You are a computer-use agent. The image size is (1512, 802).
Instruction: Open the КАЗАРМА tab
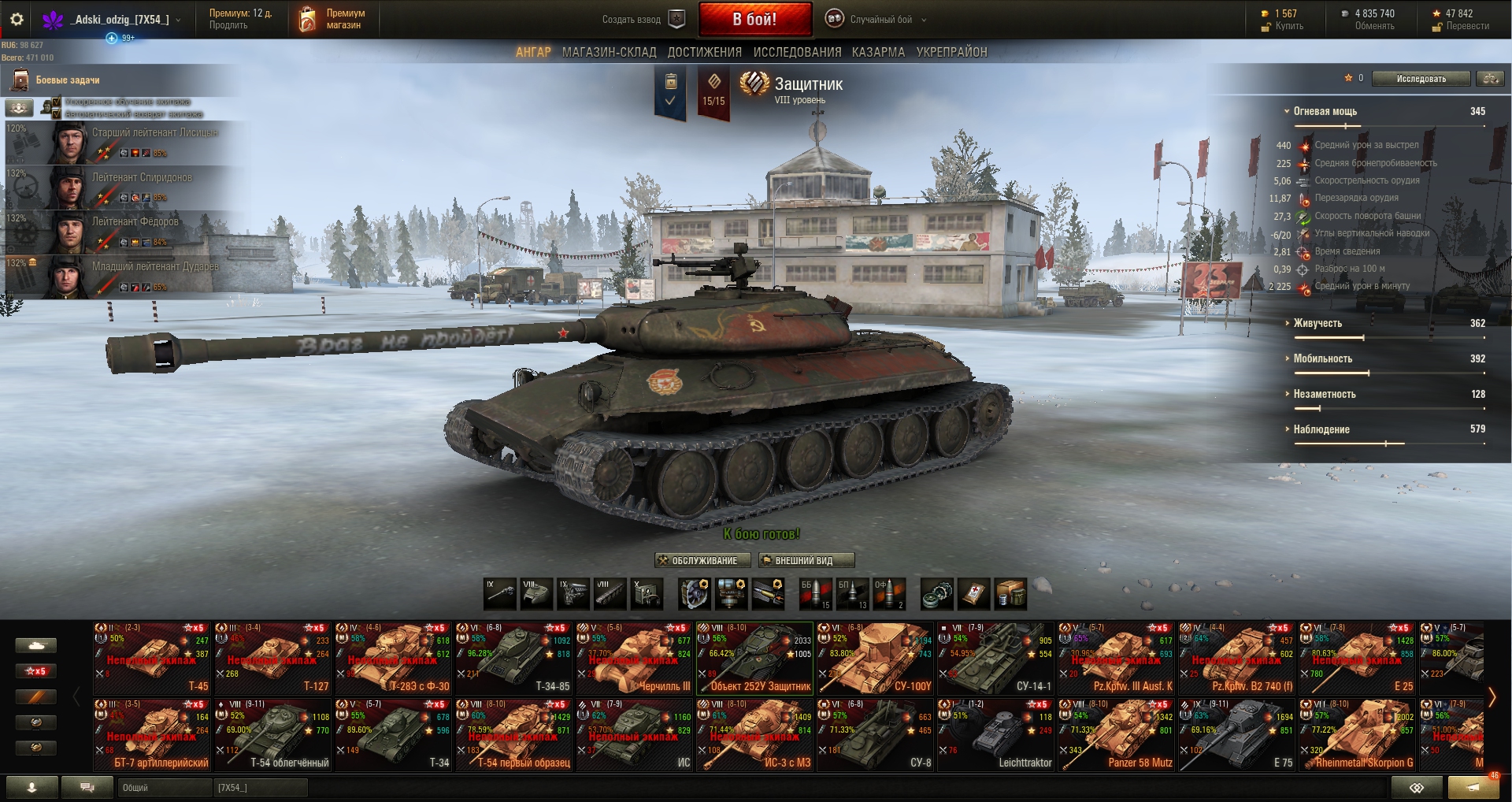click(878, 52)
